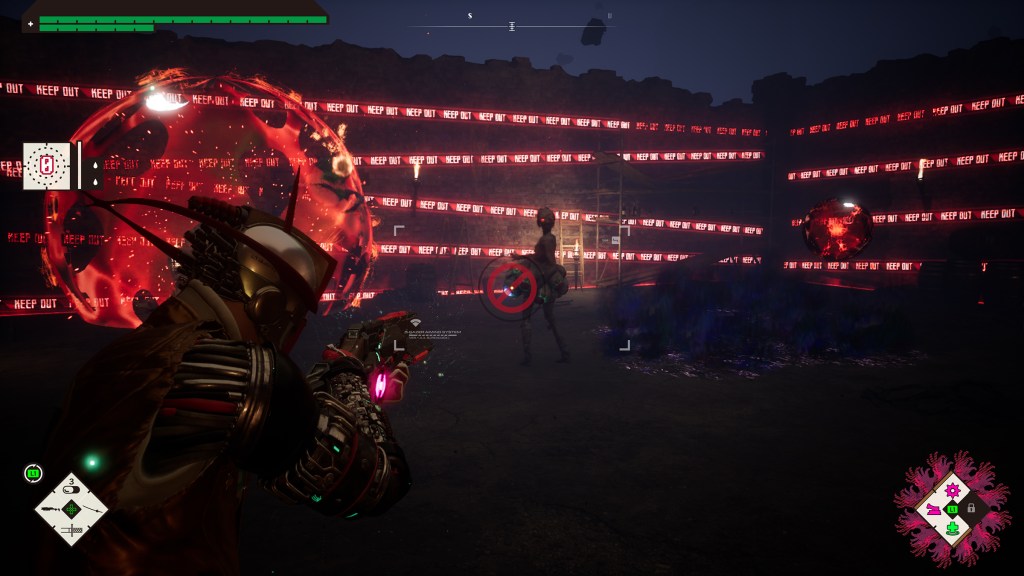This screenshot has width=1024, height=576.
Task: Click the white square dotted-ring status icon
Action: tap(47, 166)
